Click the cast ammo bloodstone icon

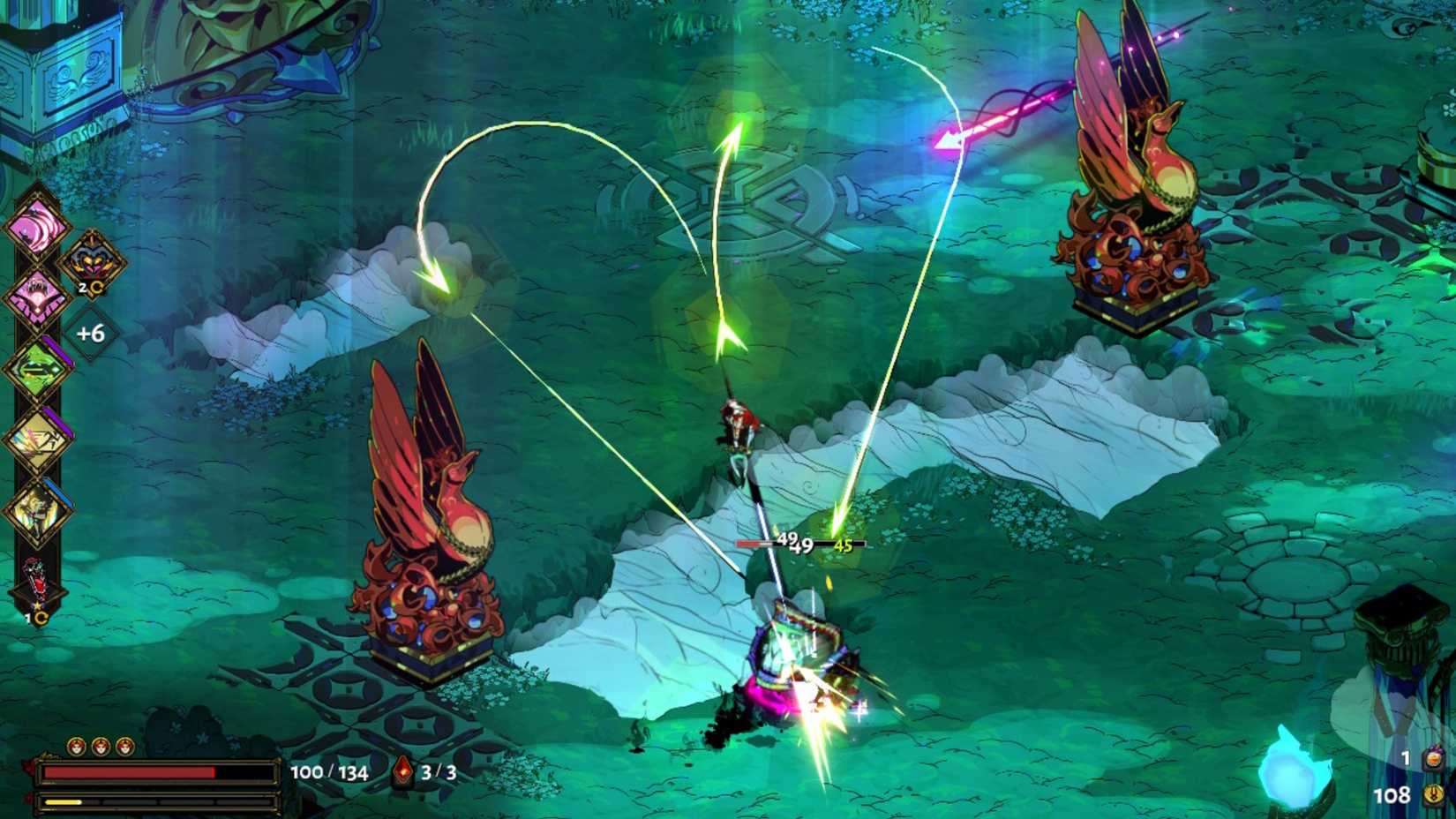coord(402,771)
